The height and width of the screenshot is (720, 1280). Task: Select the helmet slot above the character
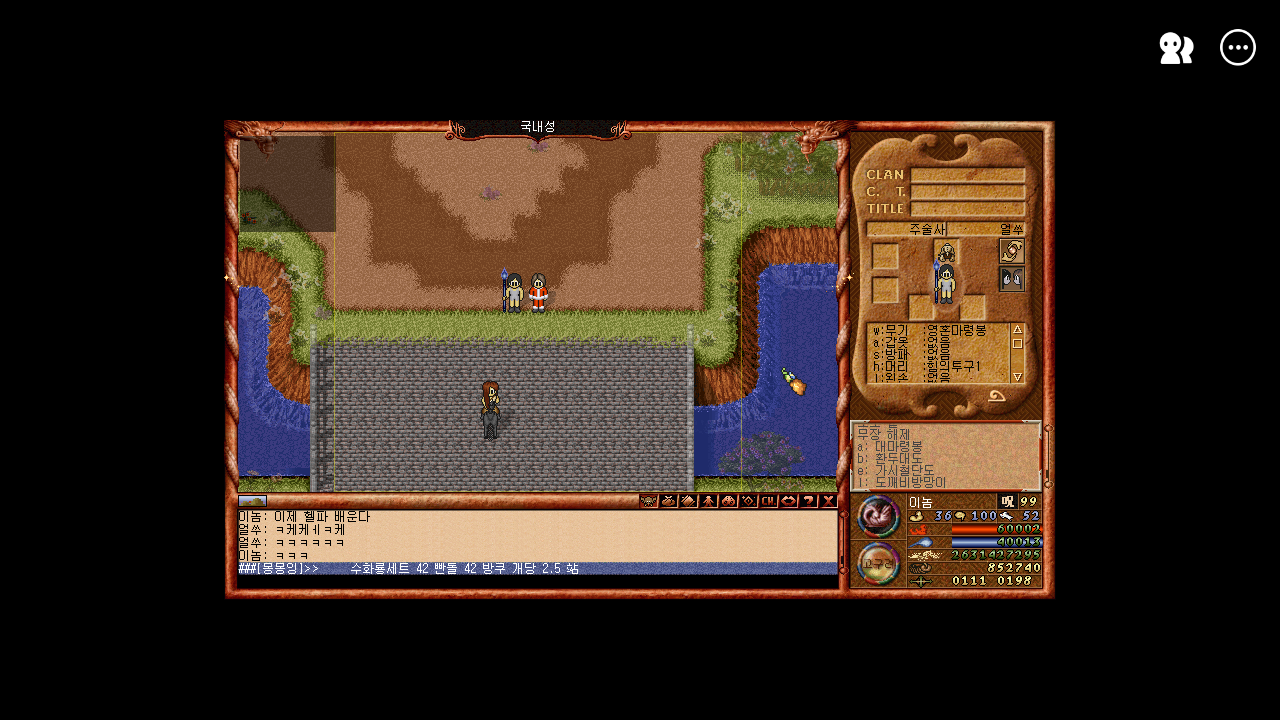[x=946, y=251]
